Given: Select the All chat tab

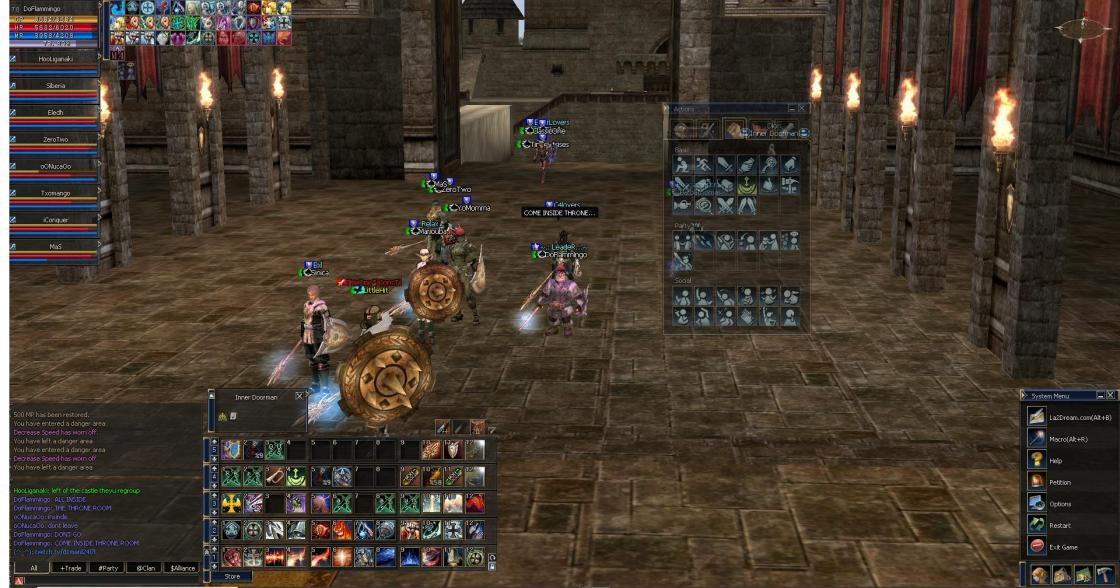Looking at the screenshot, I should pos(33,567).
